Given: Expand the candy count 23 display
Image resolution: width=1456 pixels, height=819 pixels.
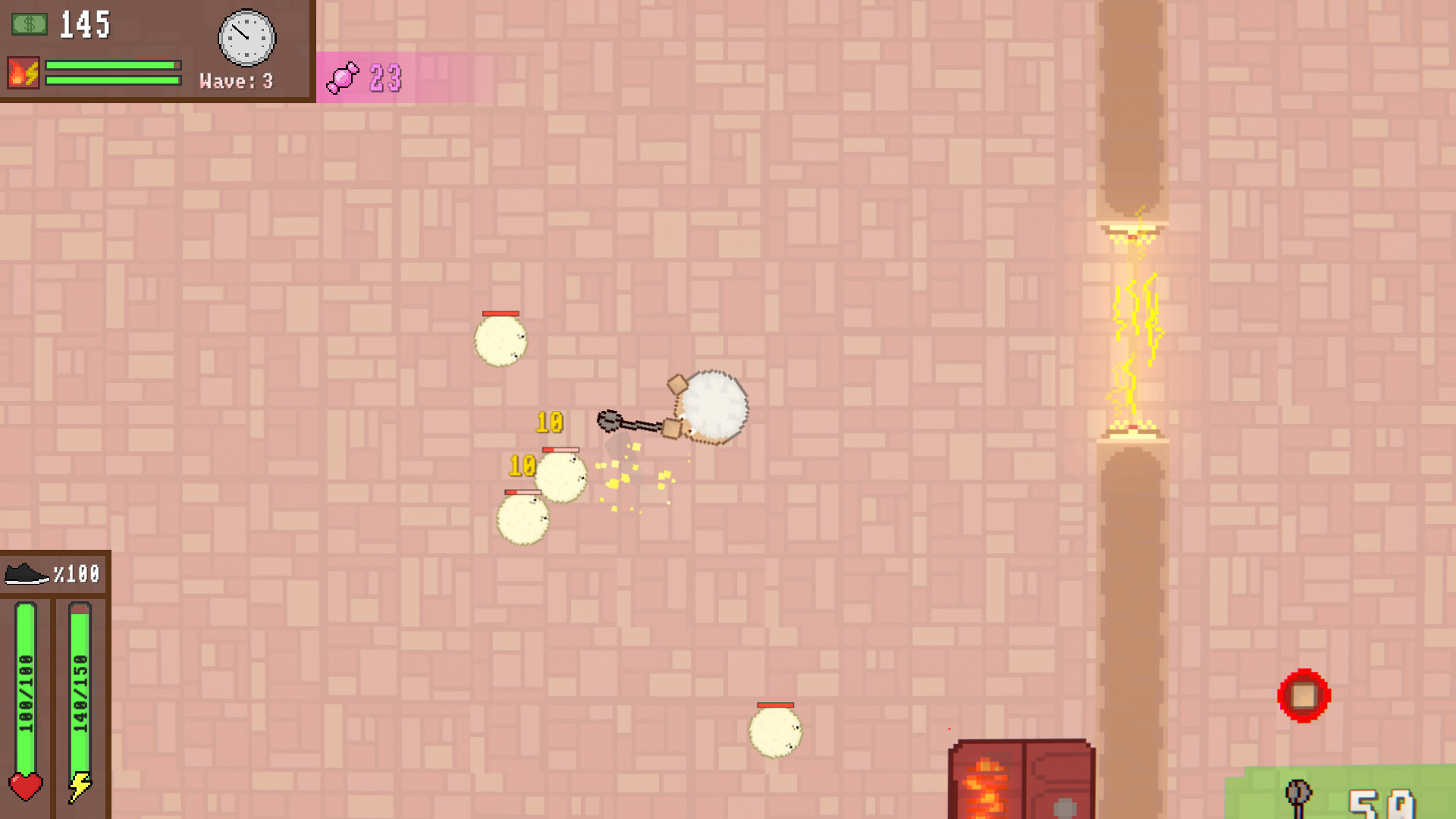Looking at the screenshot, I should point(385,78).
